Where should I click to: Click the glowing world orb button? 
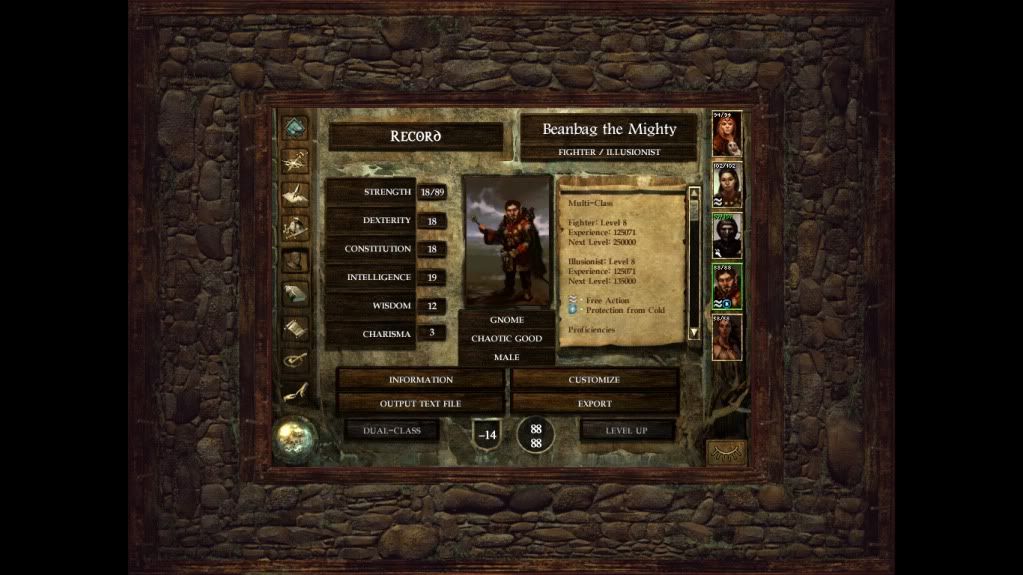coord(295,436)
